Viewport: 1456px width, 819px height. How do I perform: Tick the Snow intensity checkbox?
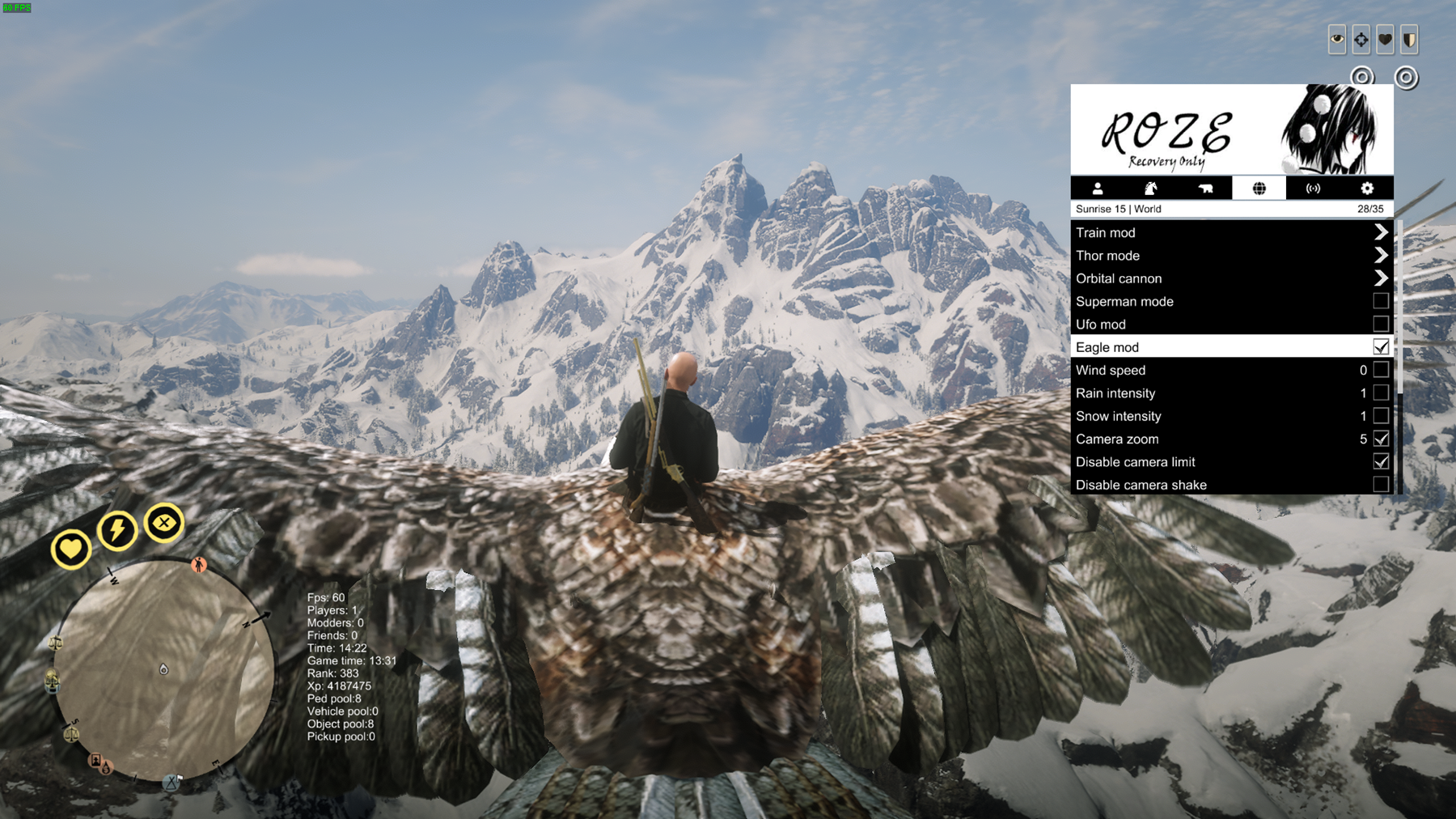point(1381,416)
